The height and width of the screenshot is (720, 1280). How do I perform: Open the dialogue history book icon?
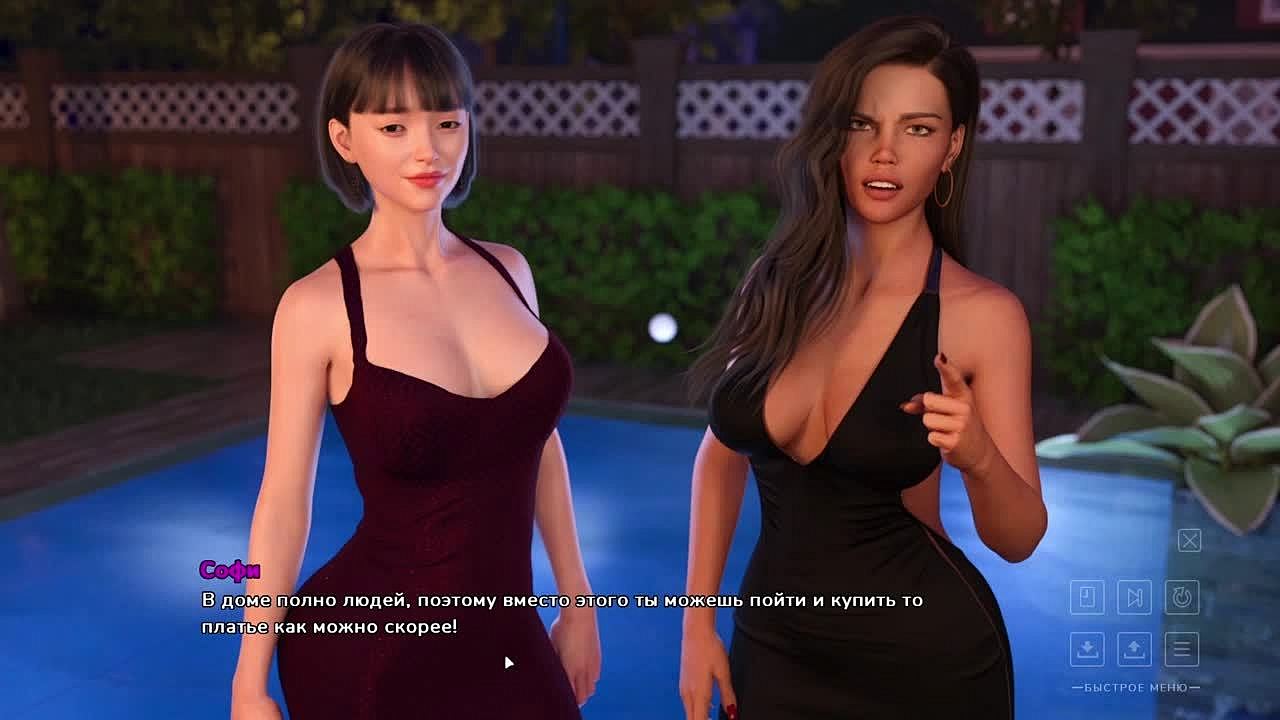coord(1087,598)
